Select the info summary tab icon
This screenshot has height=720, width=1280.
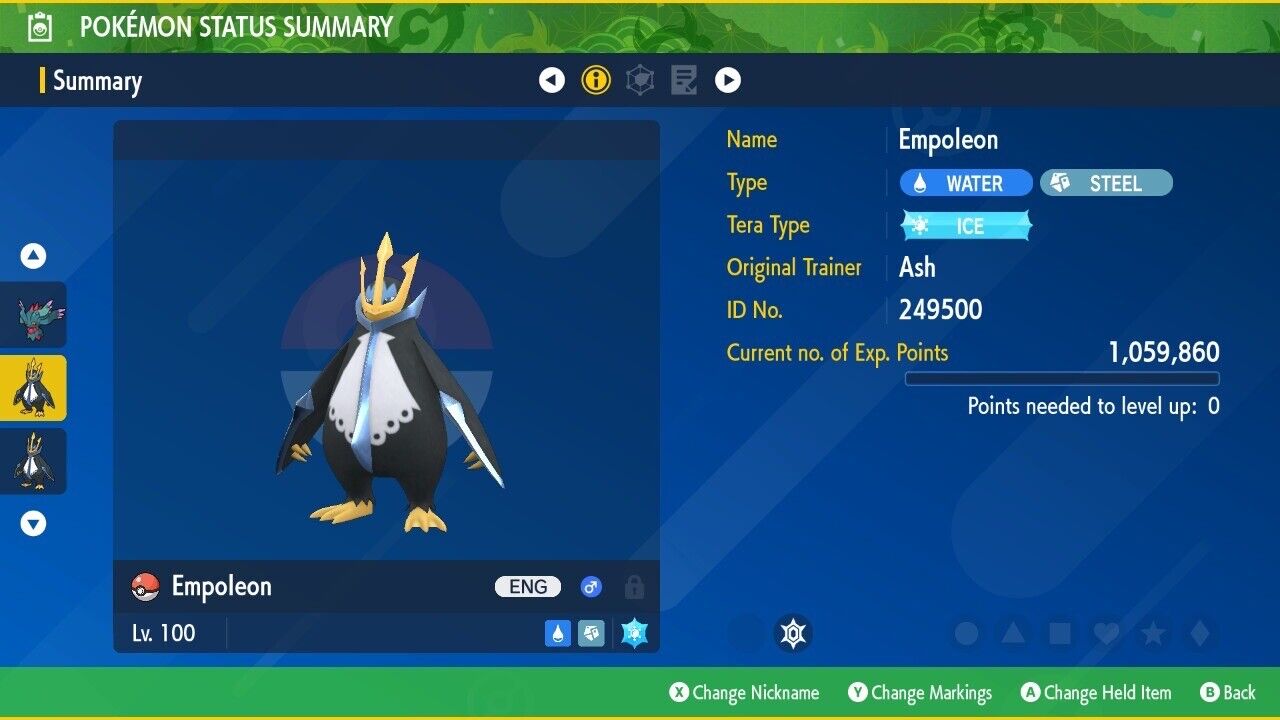[x=596, y=80]
